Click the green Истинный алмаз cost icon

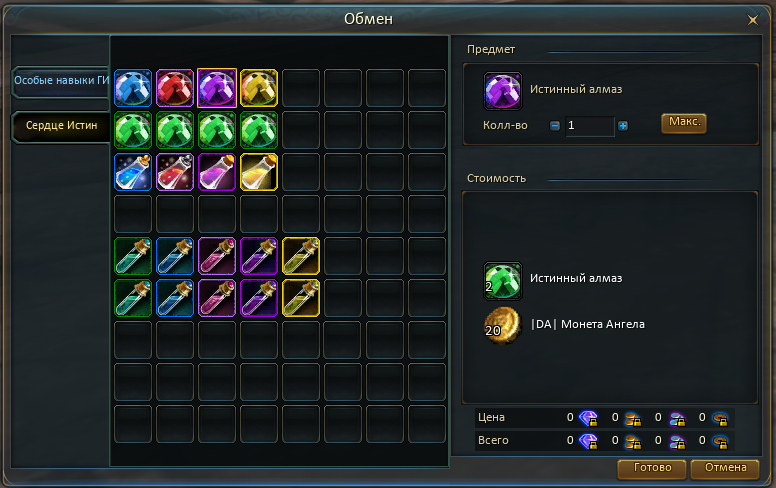[x=503, y=281]
